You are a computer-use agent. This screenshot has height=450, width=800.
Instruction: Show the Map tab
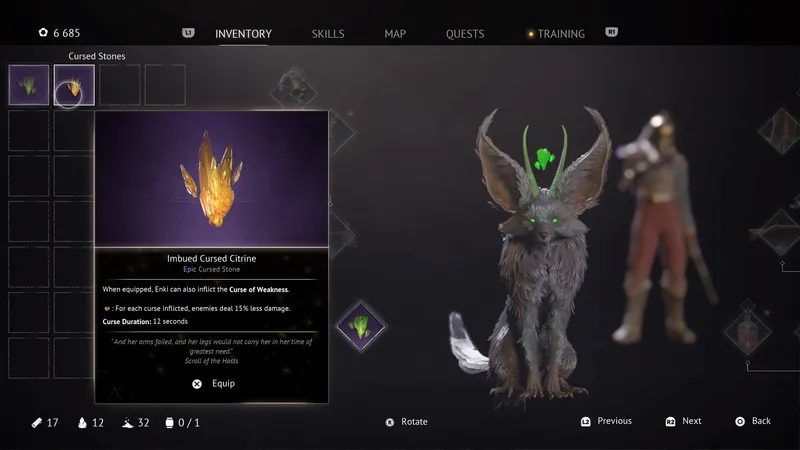click(x=395, y=34)
